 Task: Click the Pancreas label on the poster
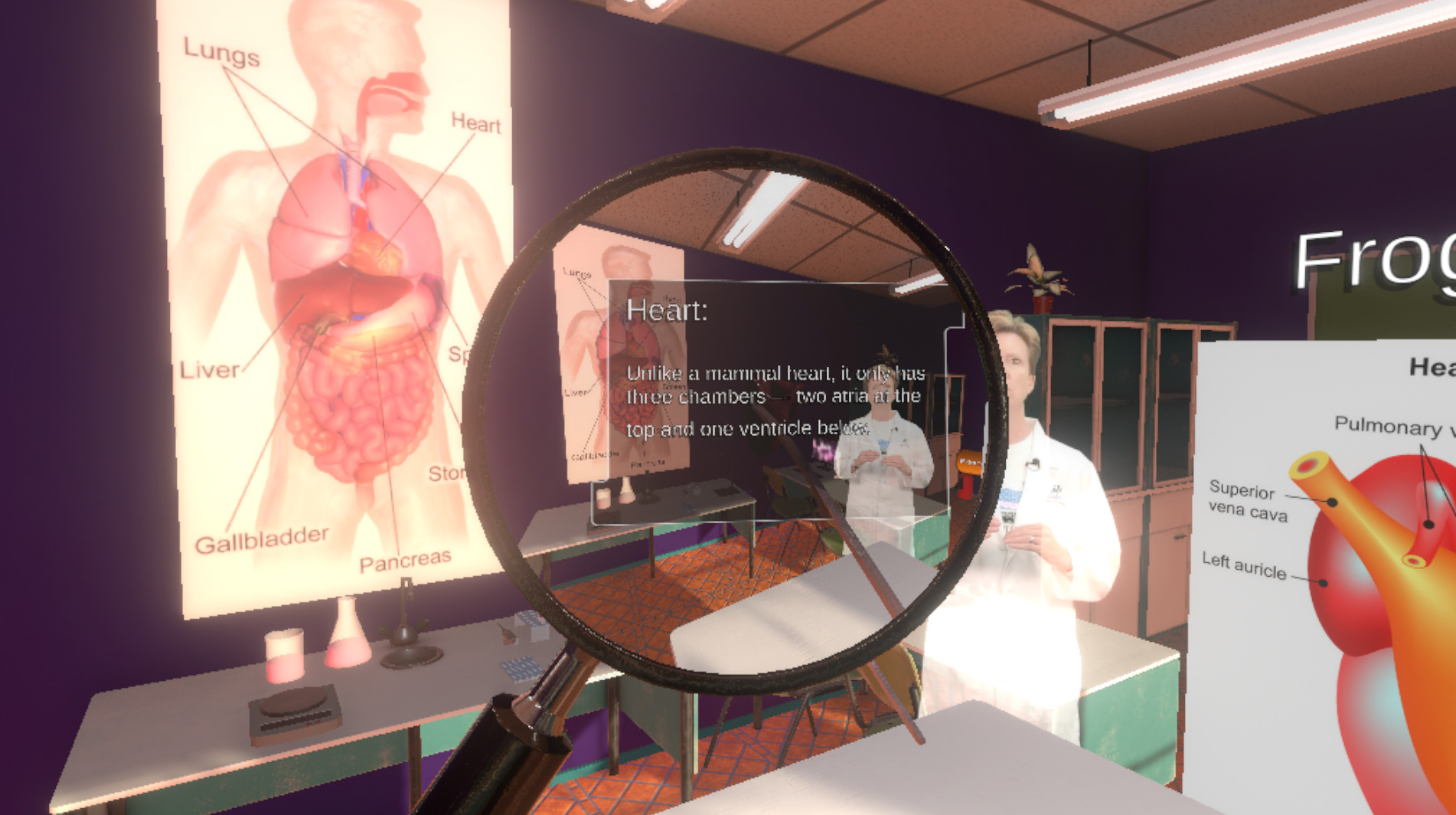pos(404,560)
